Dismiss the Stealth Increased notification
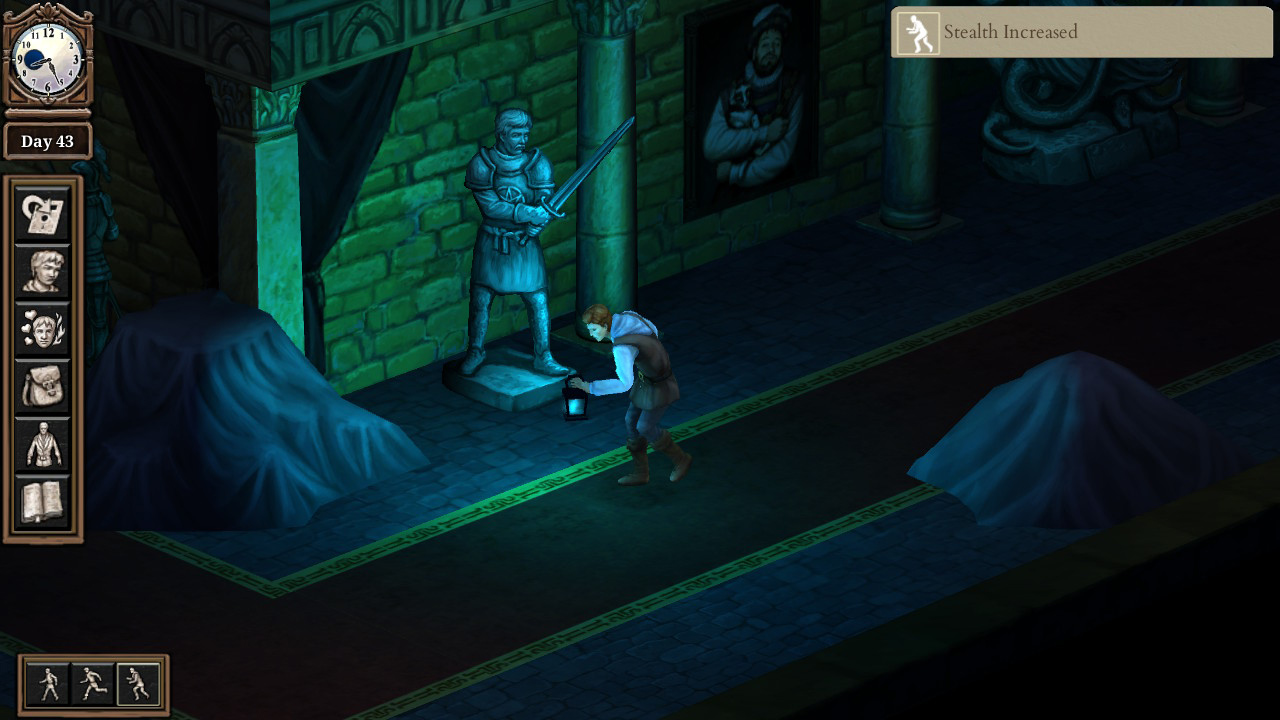Screen dimensions: 1280x720 [x=1080, y=32]
